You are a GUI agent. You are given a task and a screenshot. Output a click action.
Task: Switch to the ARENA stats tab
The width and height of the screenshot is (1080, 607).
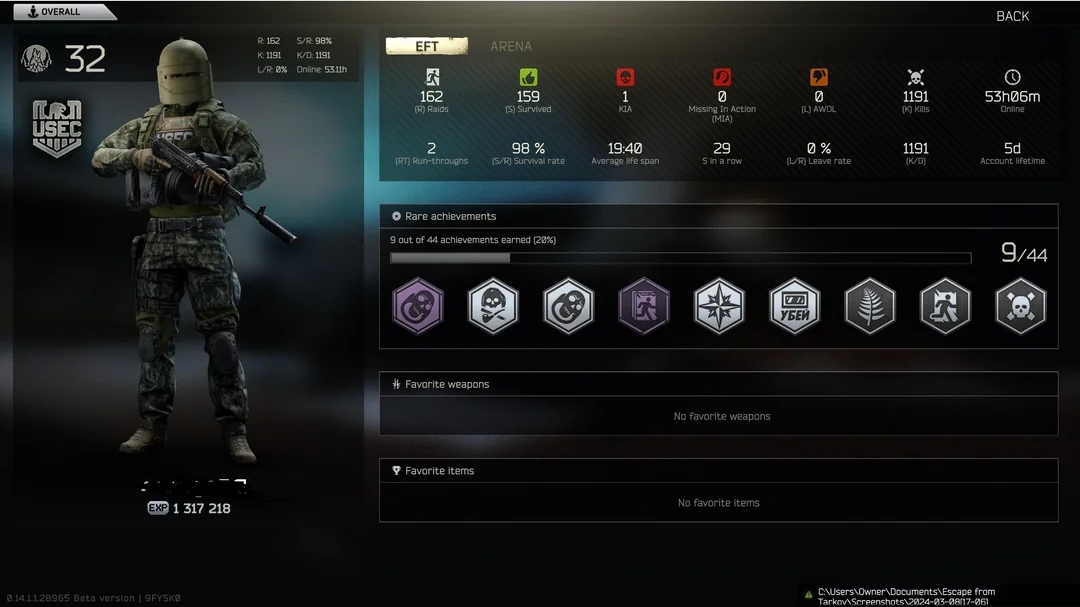point(511,46)
